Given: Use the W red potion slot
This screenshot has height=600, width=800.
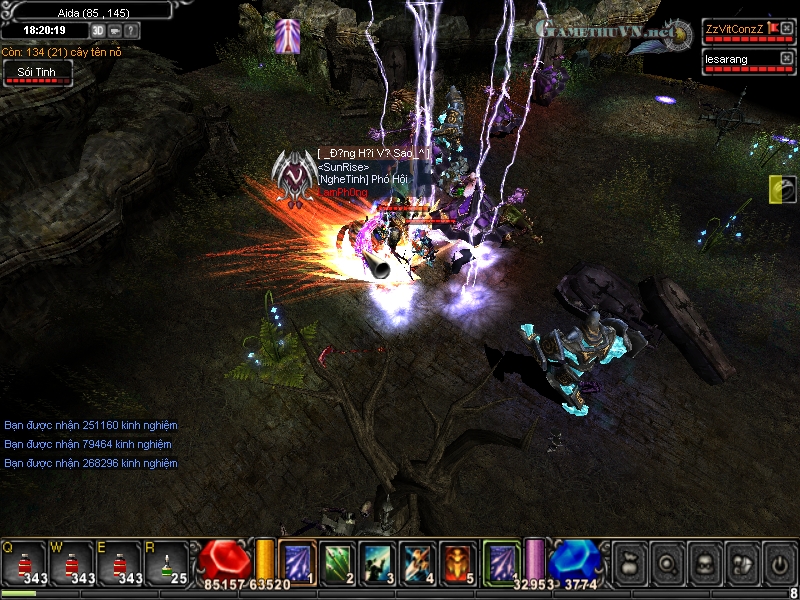Looking at the screenshot, I should click(x=73, y=563).
